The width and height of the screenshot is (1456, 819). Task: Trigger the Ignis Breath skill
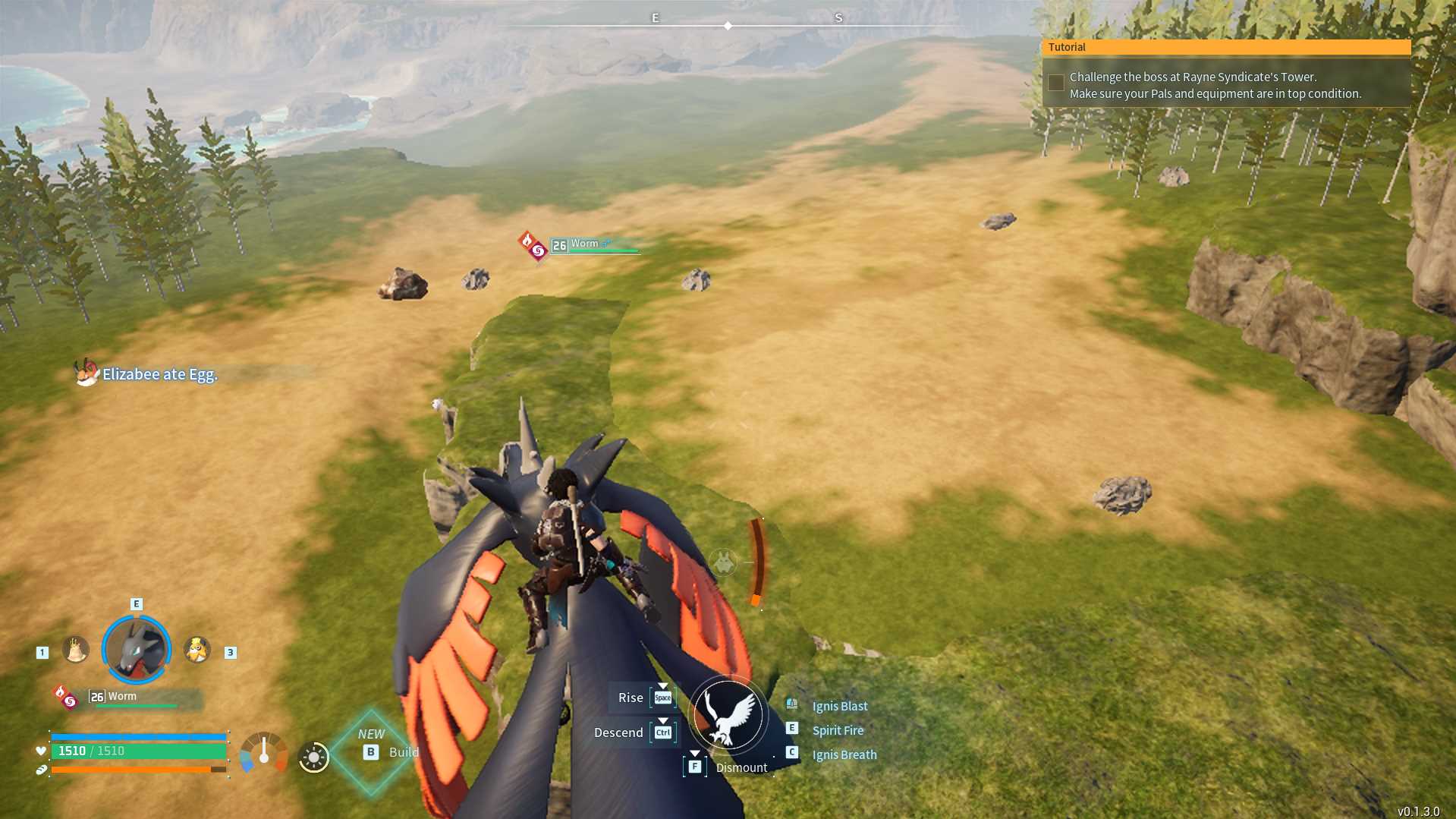tap(844, 754)
